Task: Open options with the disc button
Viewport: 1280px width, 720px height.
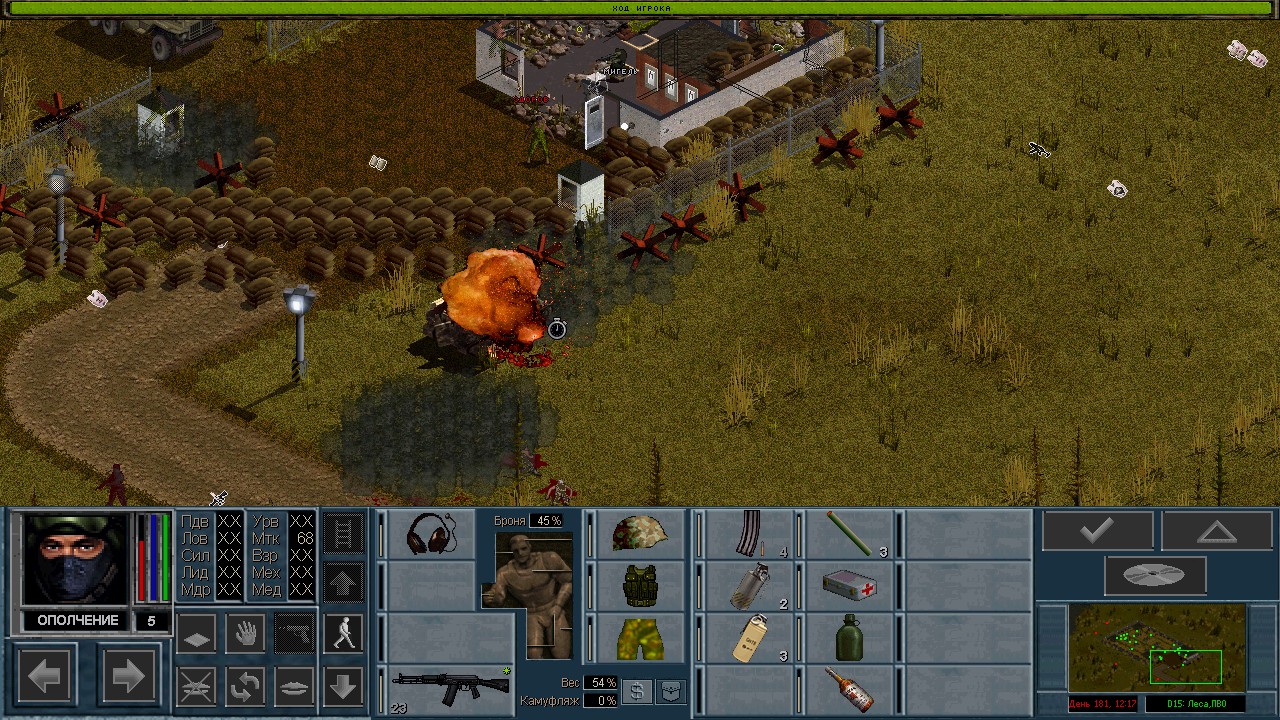Action: [1155, 575]
